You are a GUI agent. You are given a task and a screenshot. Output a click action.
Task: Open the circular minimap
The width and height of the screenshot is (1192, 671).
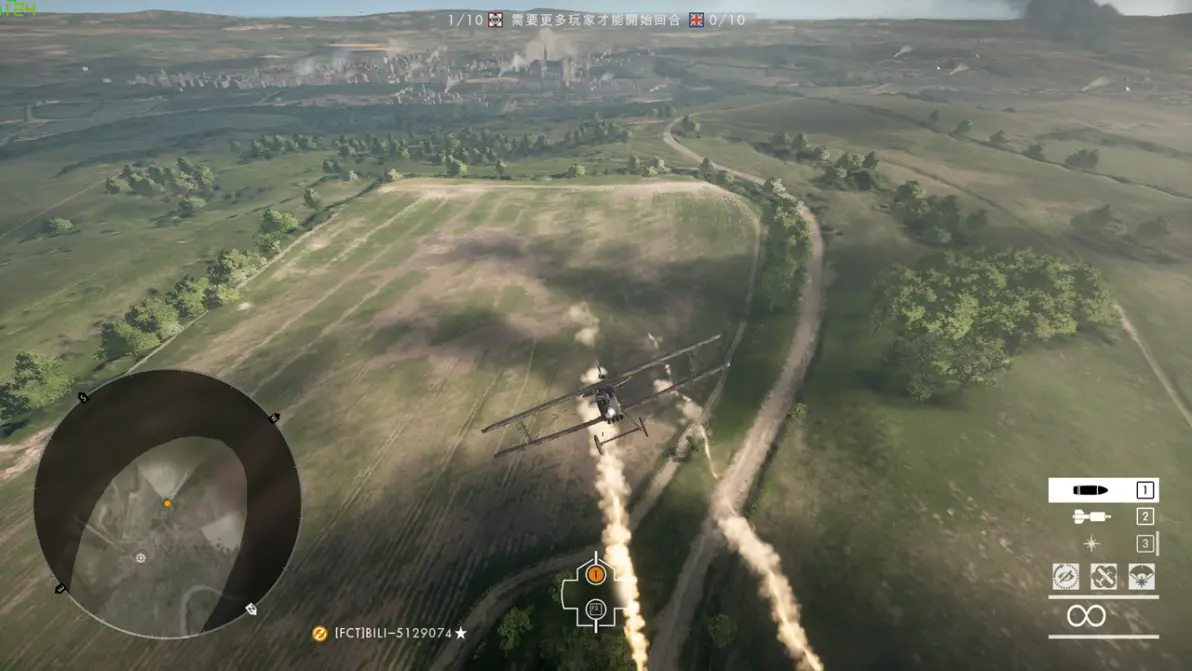click(x=167, y=503)
